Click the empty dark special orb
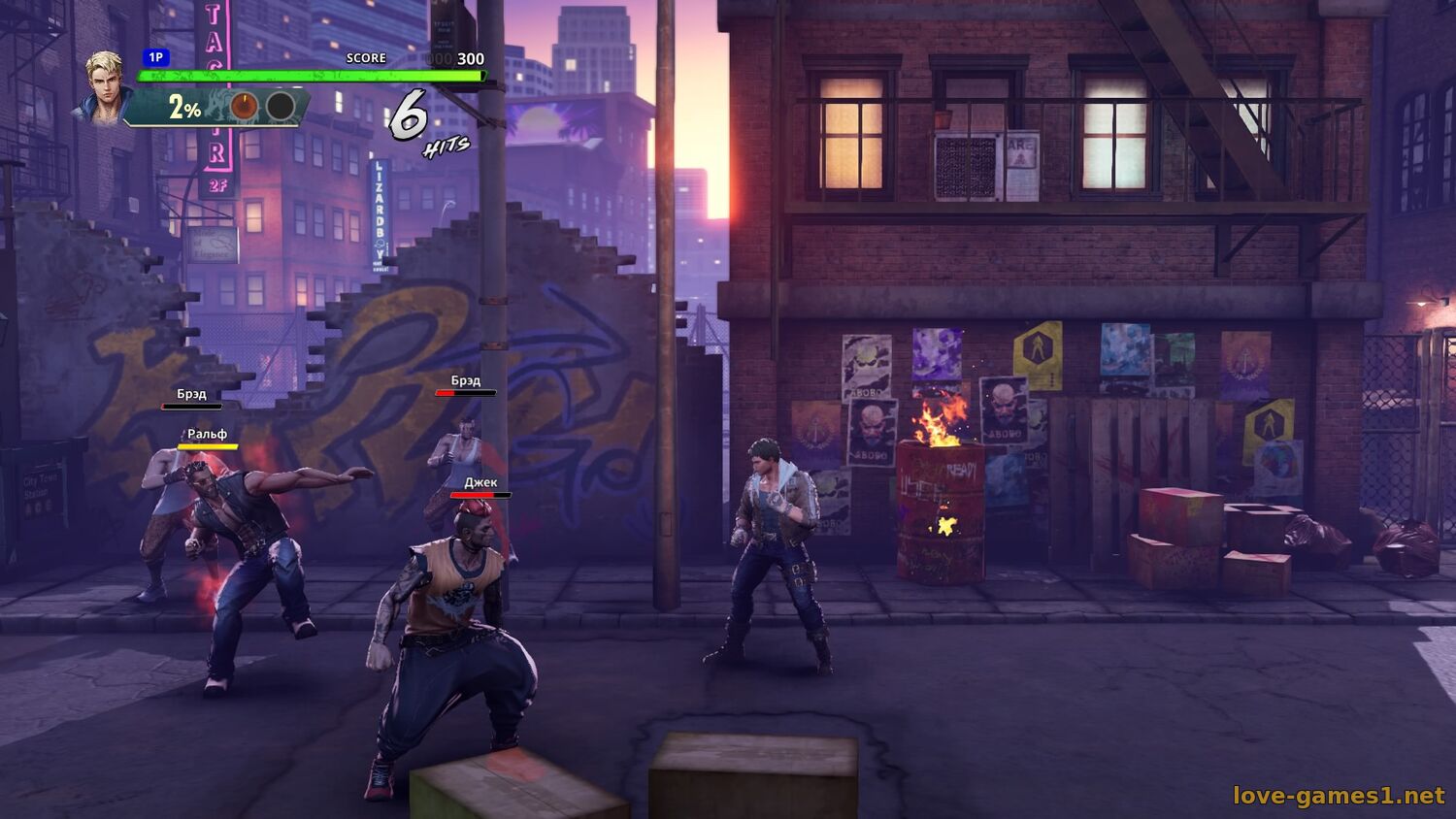This screenshot has height=819, width=1456. (281, 106)
